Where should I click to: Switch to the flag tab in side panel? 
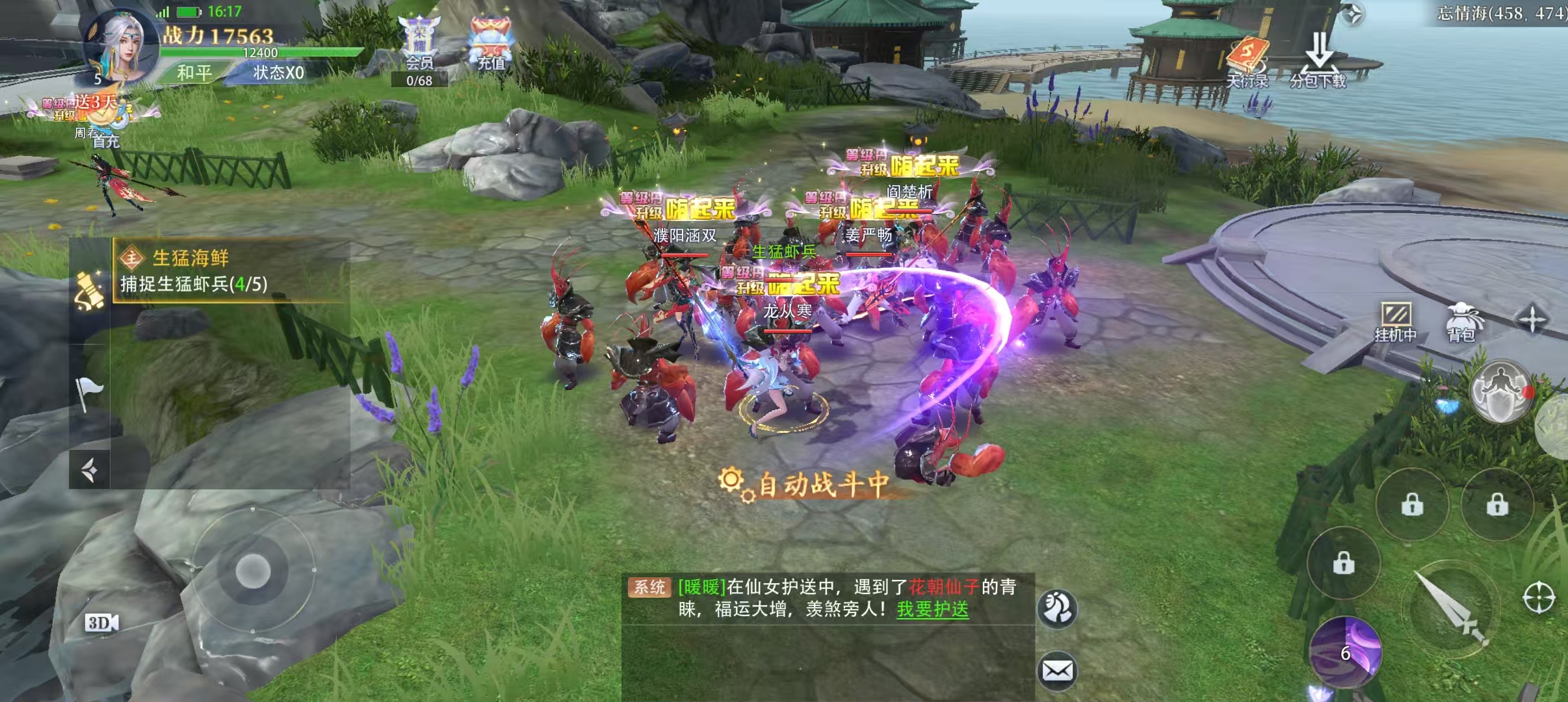click(90, 392)
